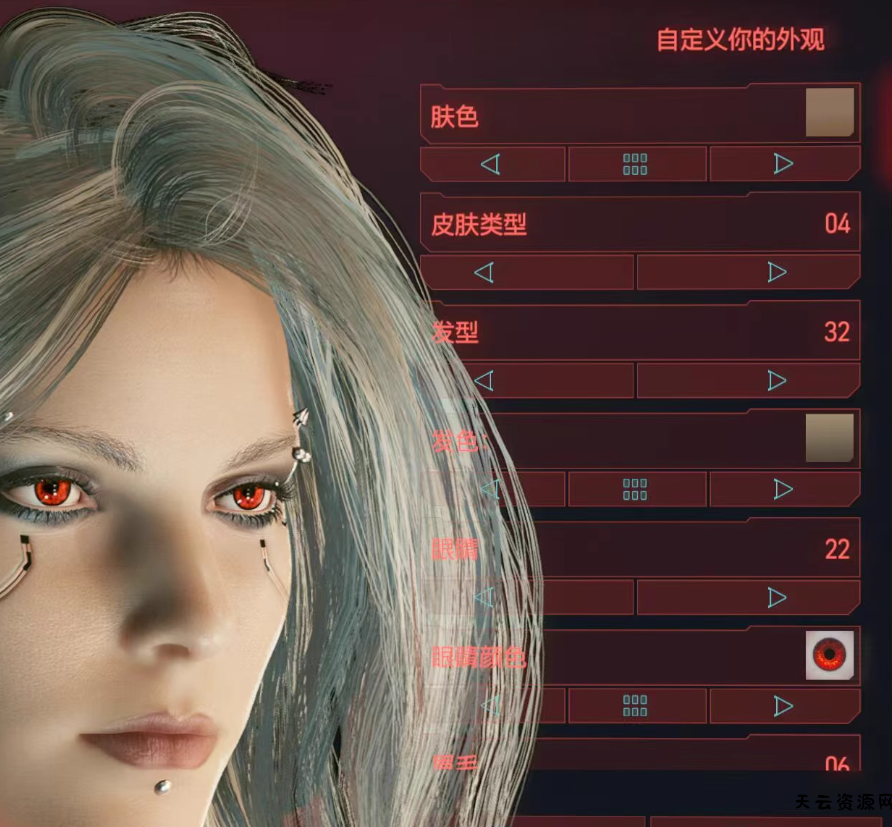Advance to next hair color
Viewport: 892px width, 827px height.
(x=784, y=489)
